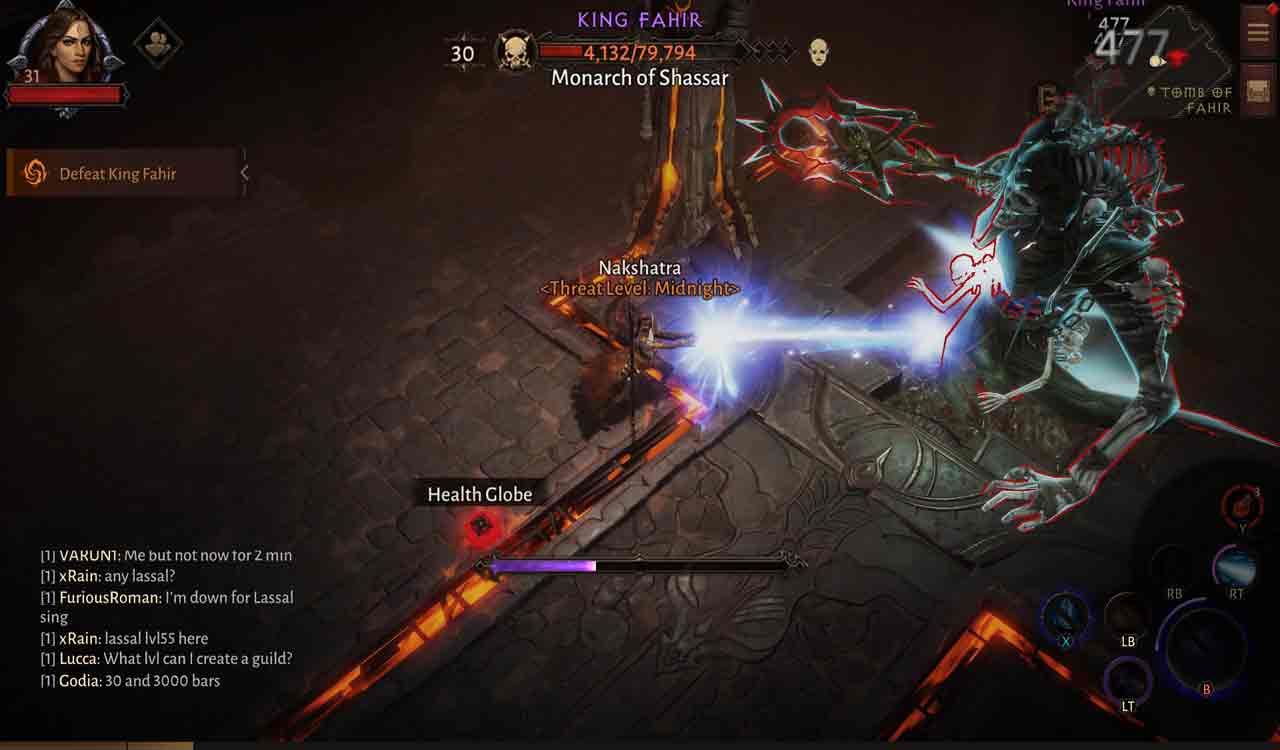
Task: Cast the blue streak skill marked RT
Action: click(x=1235, y=568)
